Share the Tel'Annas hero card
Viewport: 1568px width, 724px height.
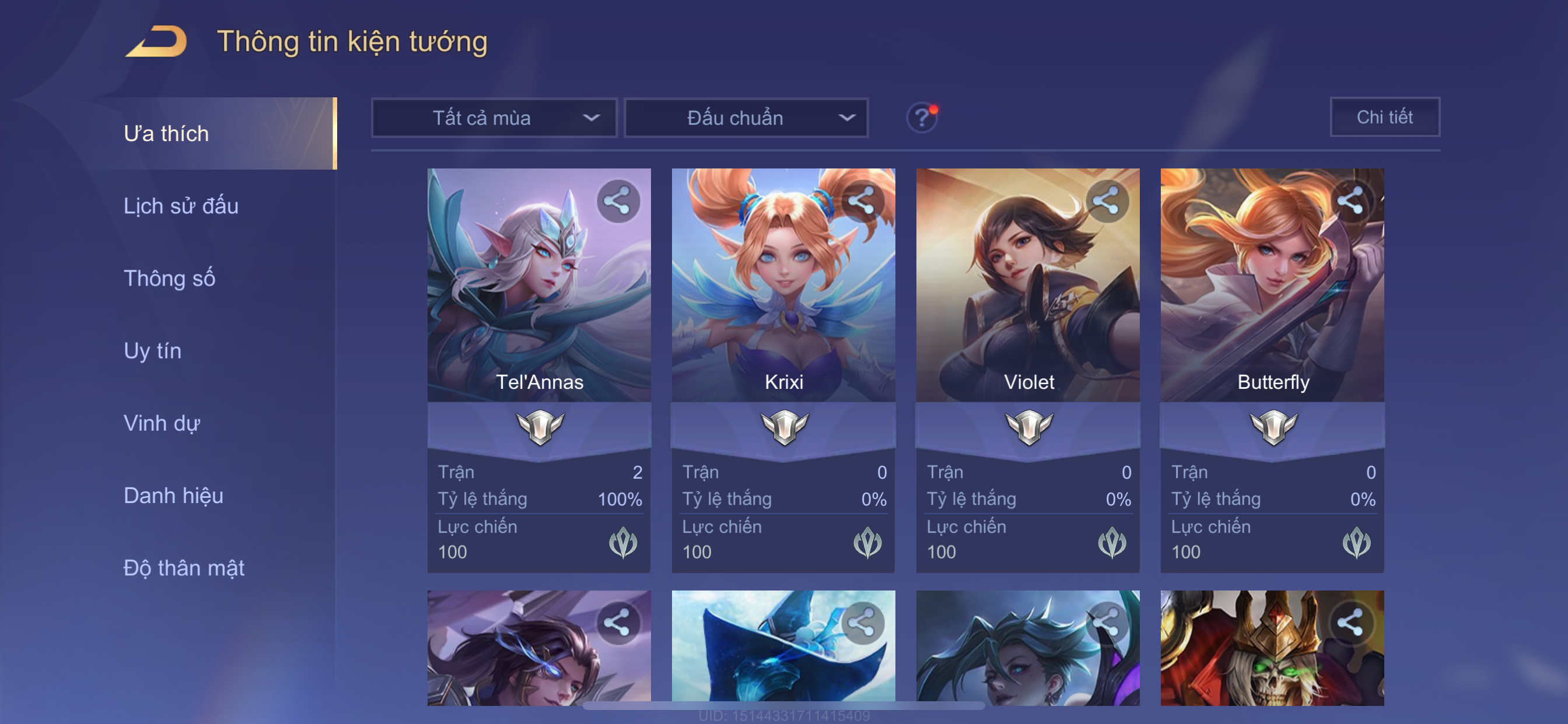pos(618,201)
